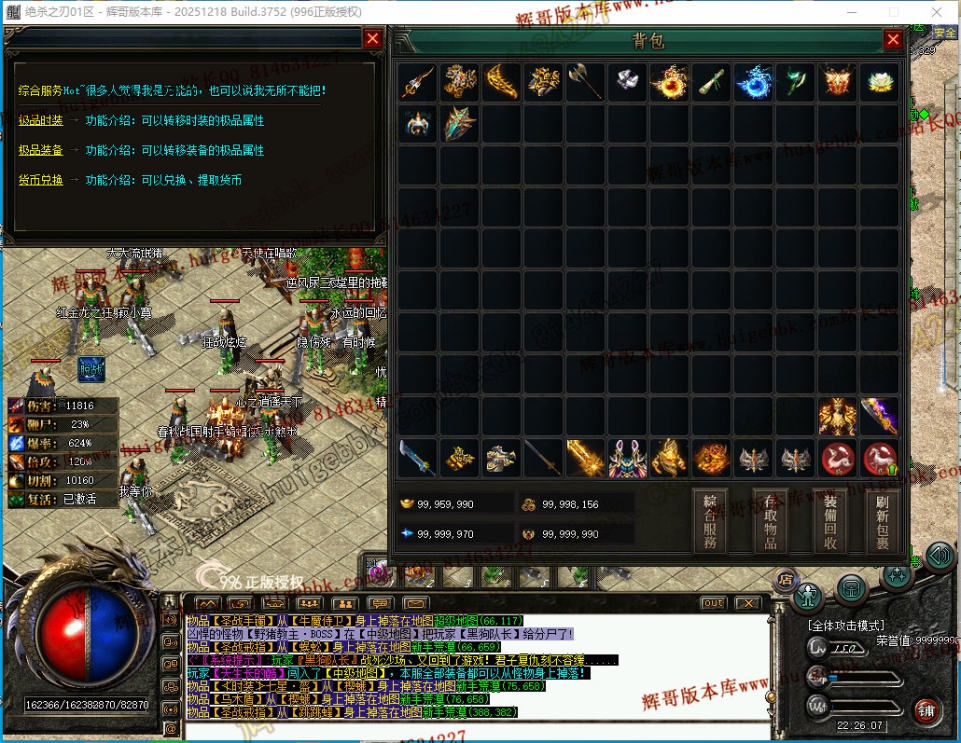Pick the red fire orb item
This screenshot has width=961, height=743.
[x=669, y=81]
